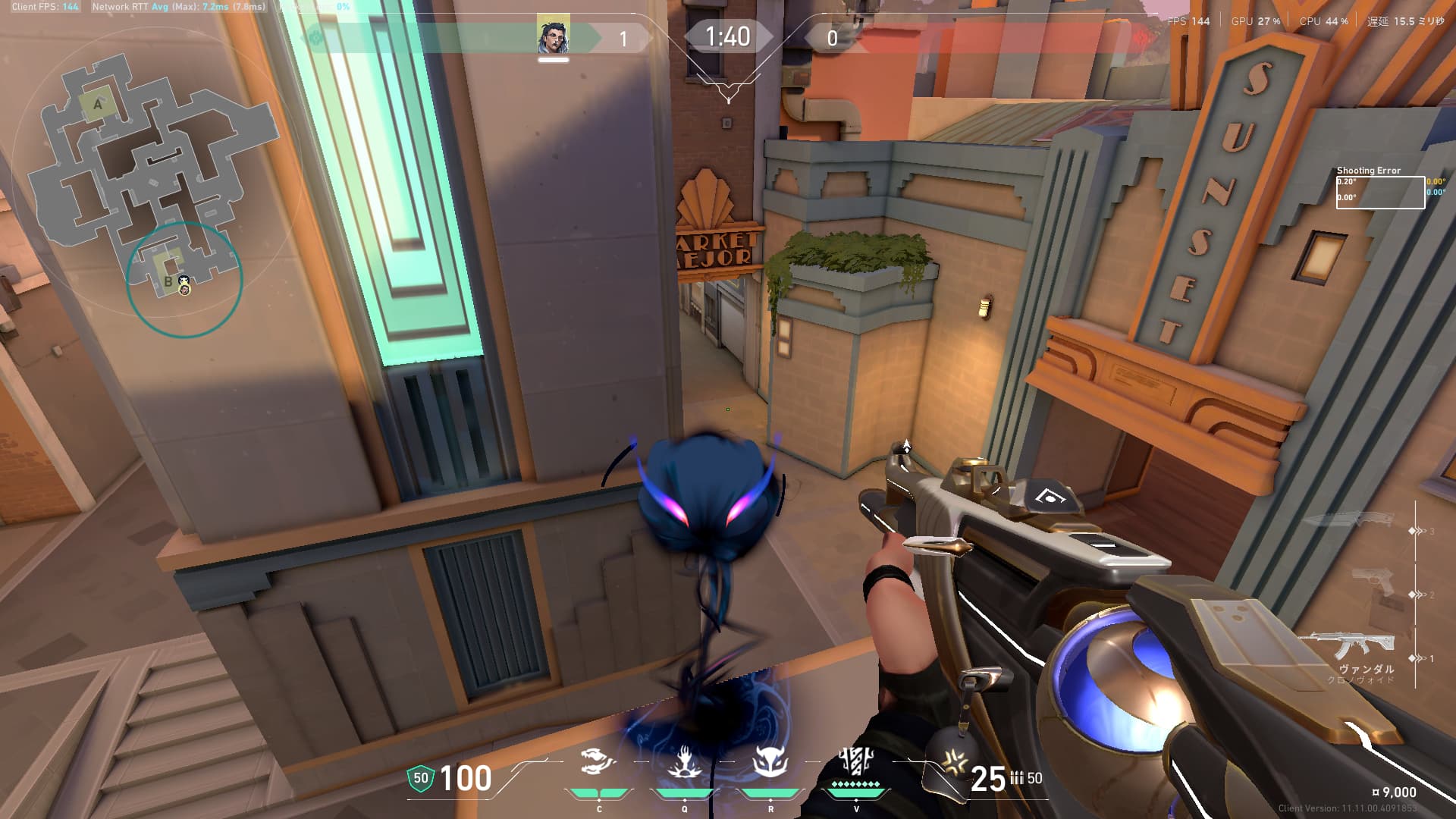Select the agent portrait on the top bar
Screen dimensions: 1456x819
click(x=553, y=36)
